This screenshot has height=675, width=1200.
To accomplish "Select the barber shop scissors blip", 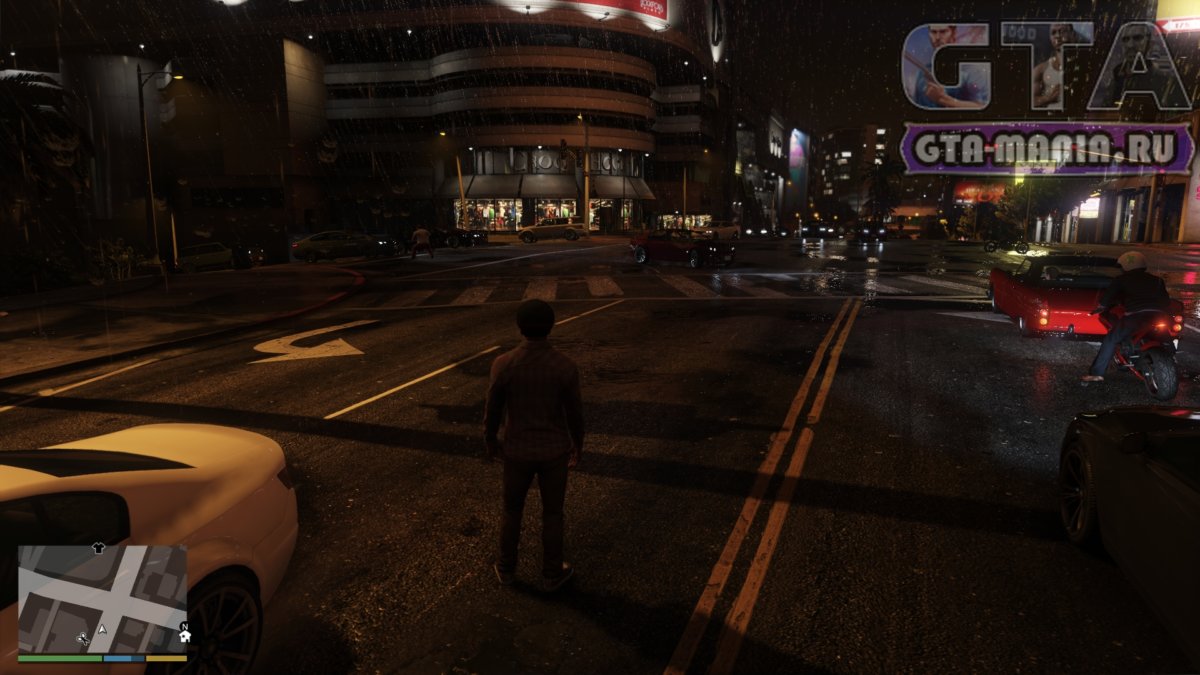I will (x=83, y=637).
